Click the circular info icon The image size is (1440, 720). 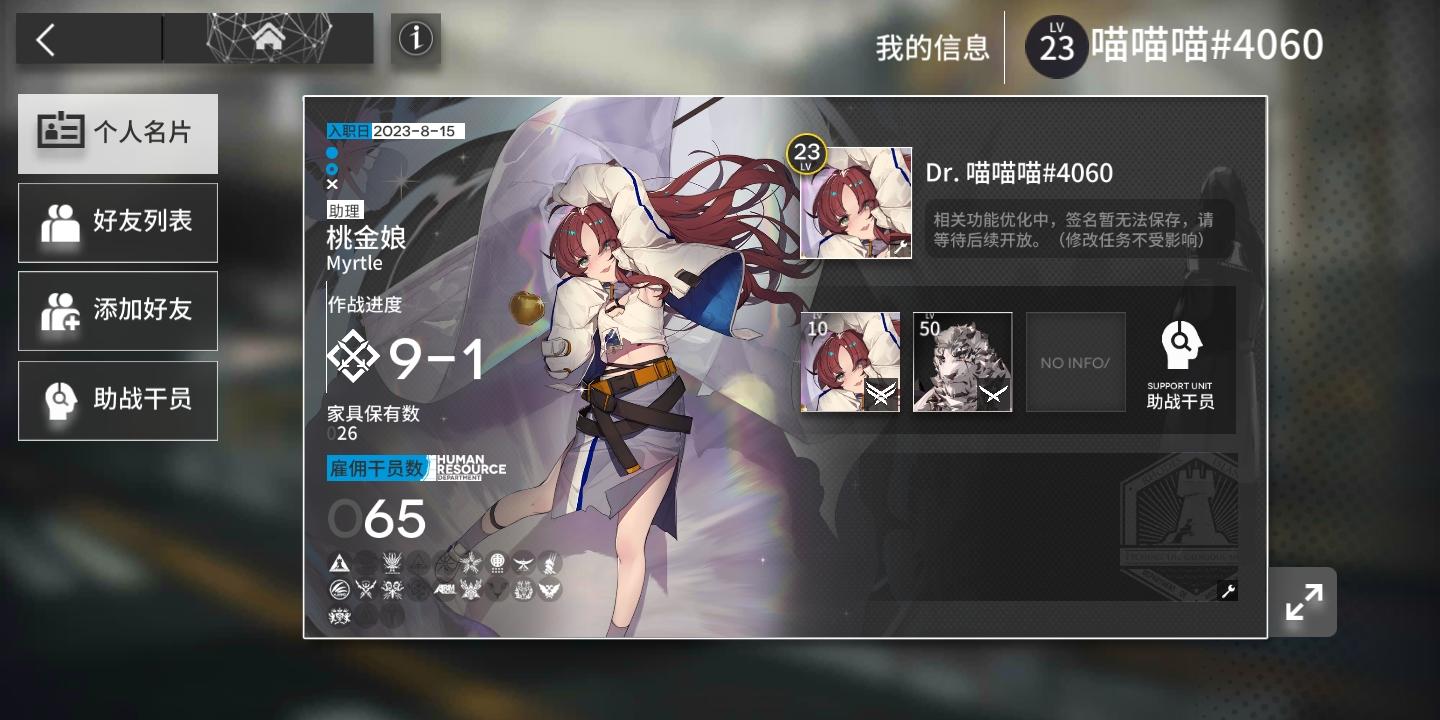[416, 37]
